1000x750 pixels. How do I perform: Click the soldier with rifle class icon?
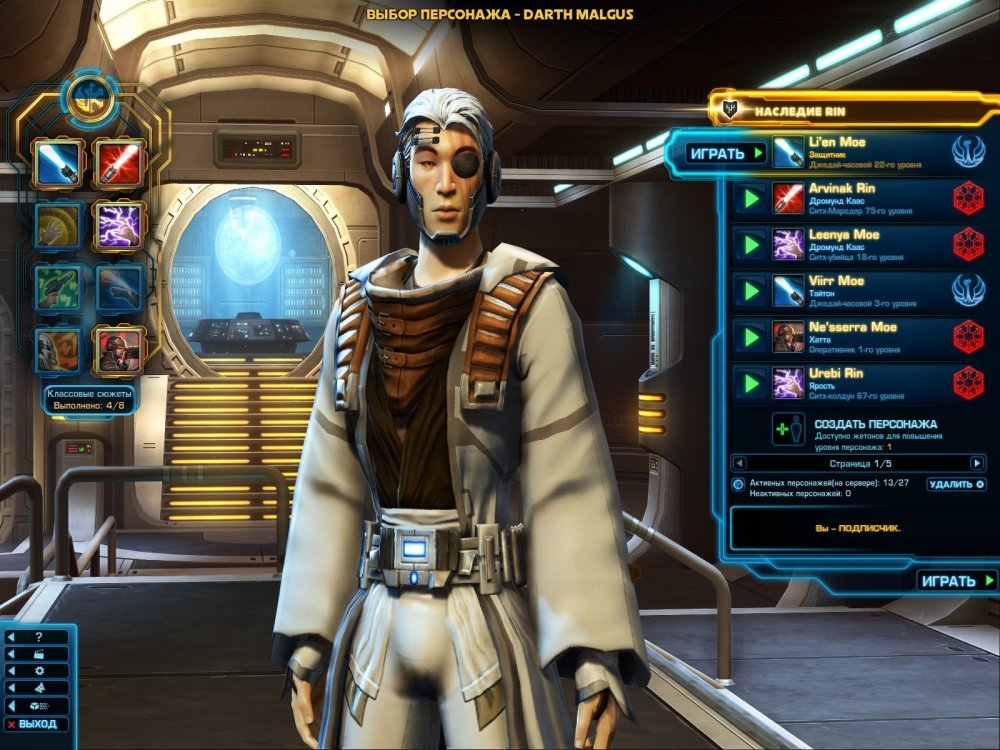click(119, 350)
